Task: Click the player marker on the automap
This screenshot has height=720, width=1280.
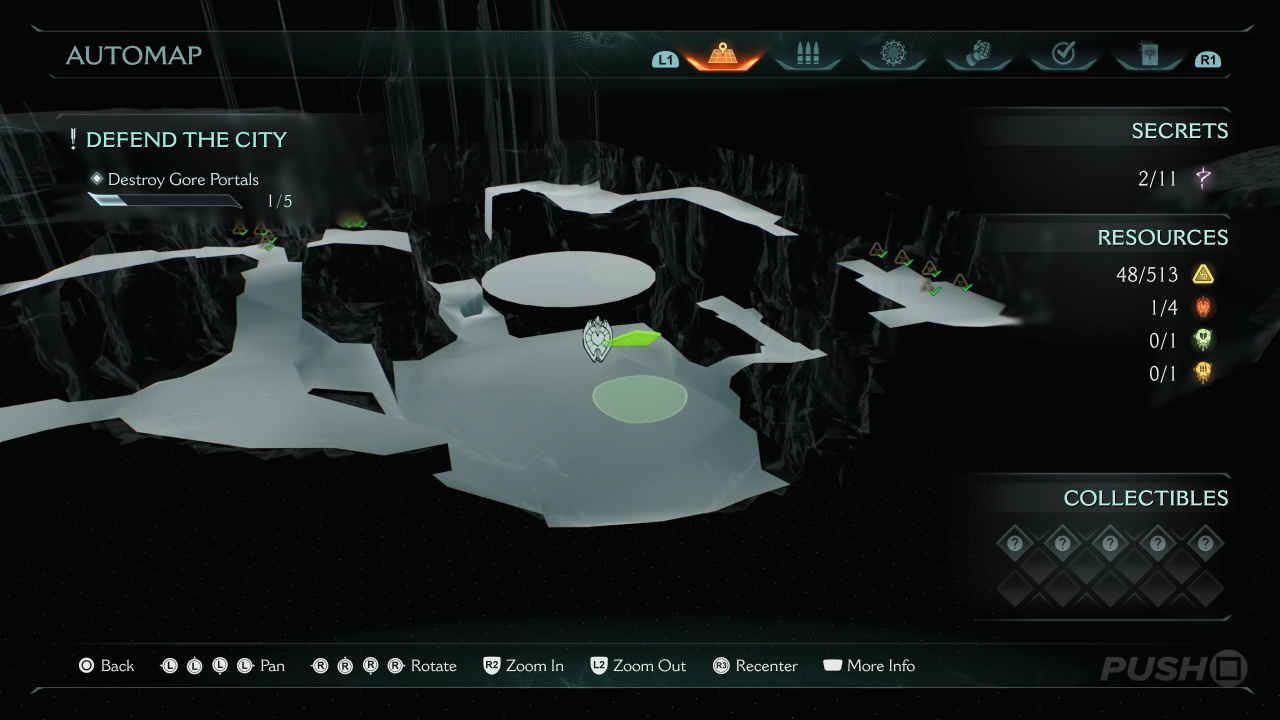Action: (597, 340)
